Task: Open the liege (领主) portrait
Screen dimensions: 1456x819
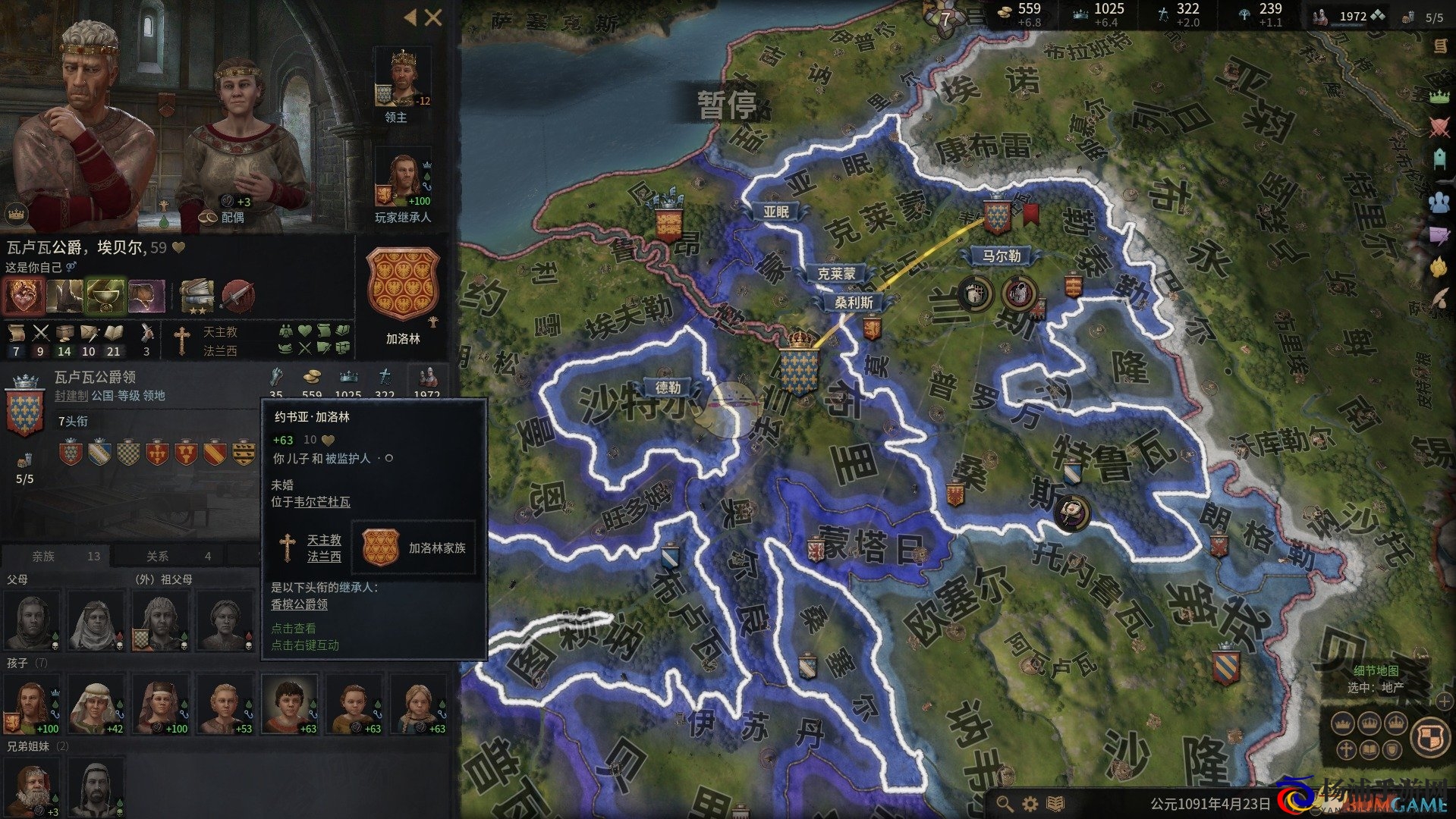Action: point(401,78)
